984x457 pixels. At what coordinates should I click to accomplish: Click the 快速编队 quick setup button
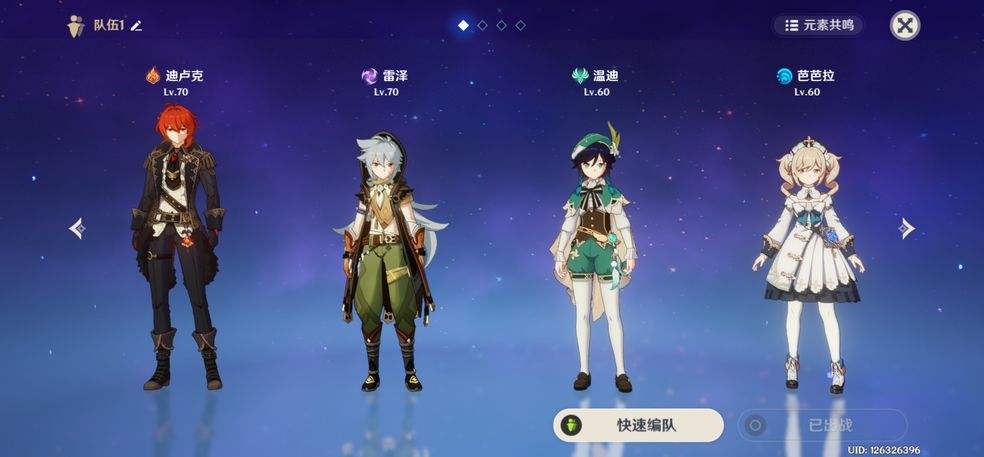click(x=639, y=425)
